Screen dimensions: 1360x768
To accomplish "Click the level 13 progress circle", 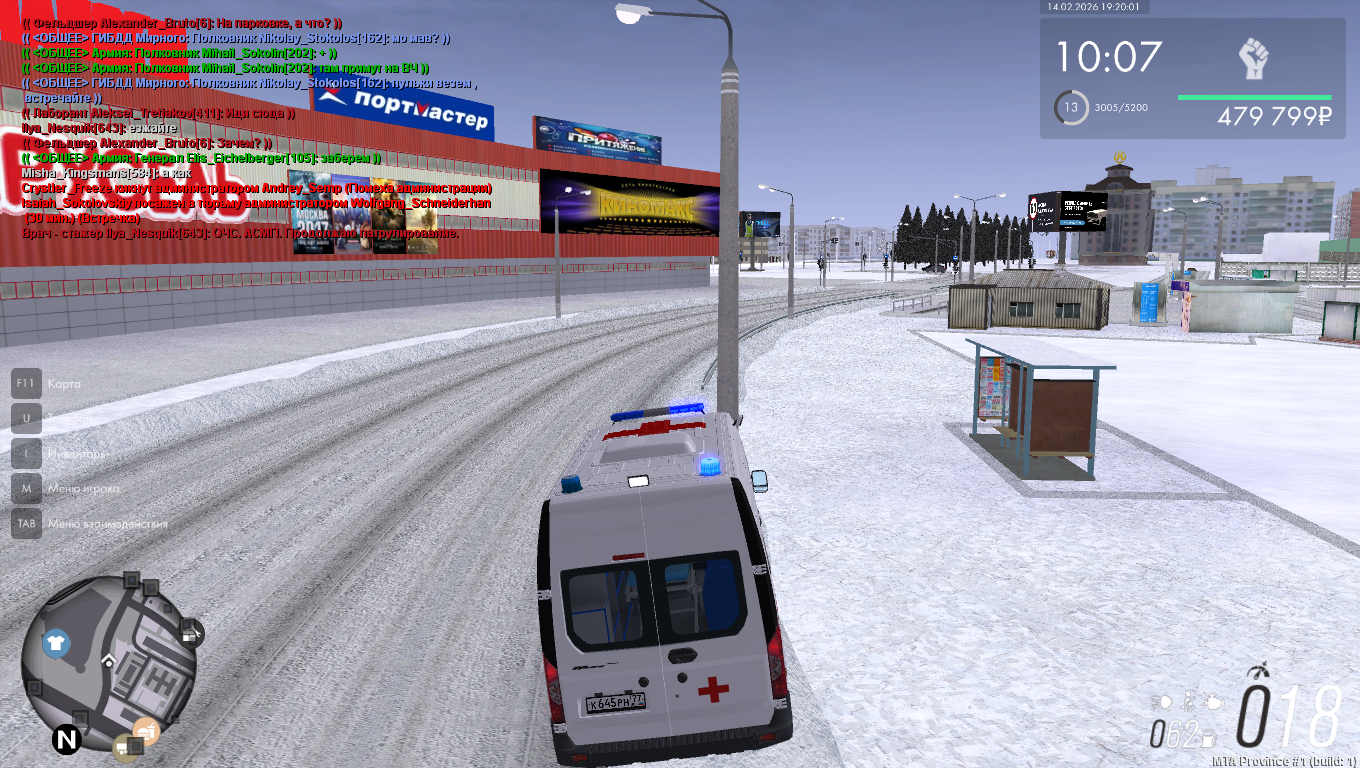I will pos(1071,108).
